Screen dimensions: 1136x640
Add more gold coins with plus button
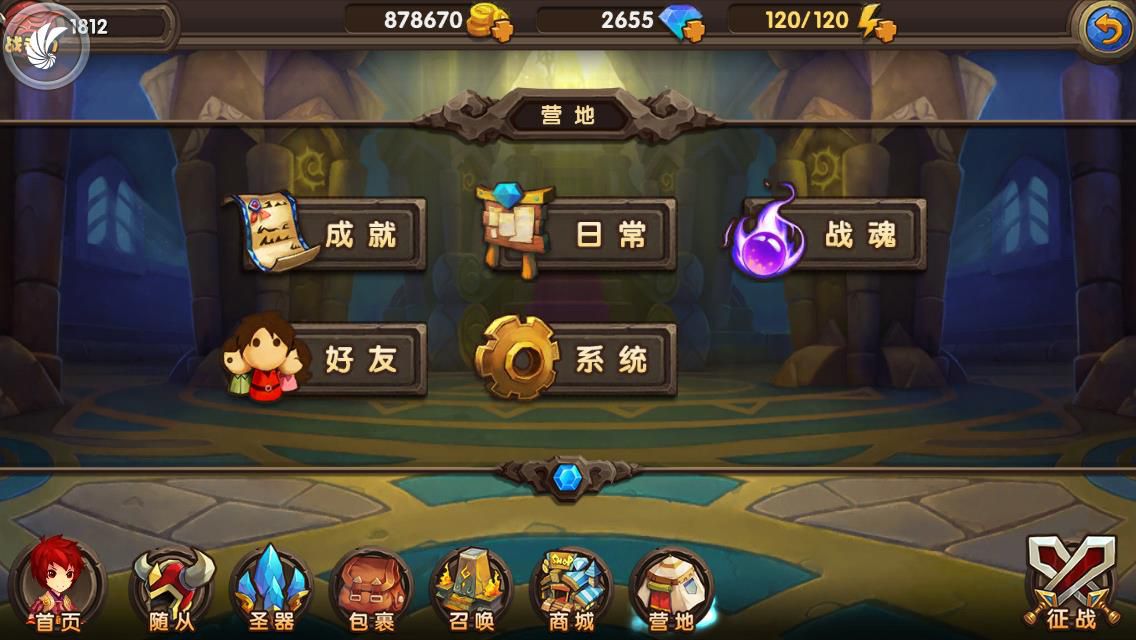501,28
